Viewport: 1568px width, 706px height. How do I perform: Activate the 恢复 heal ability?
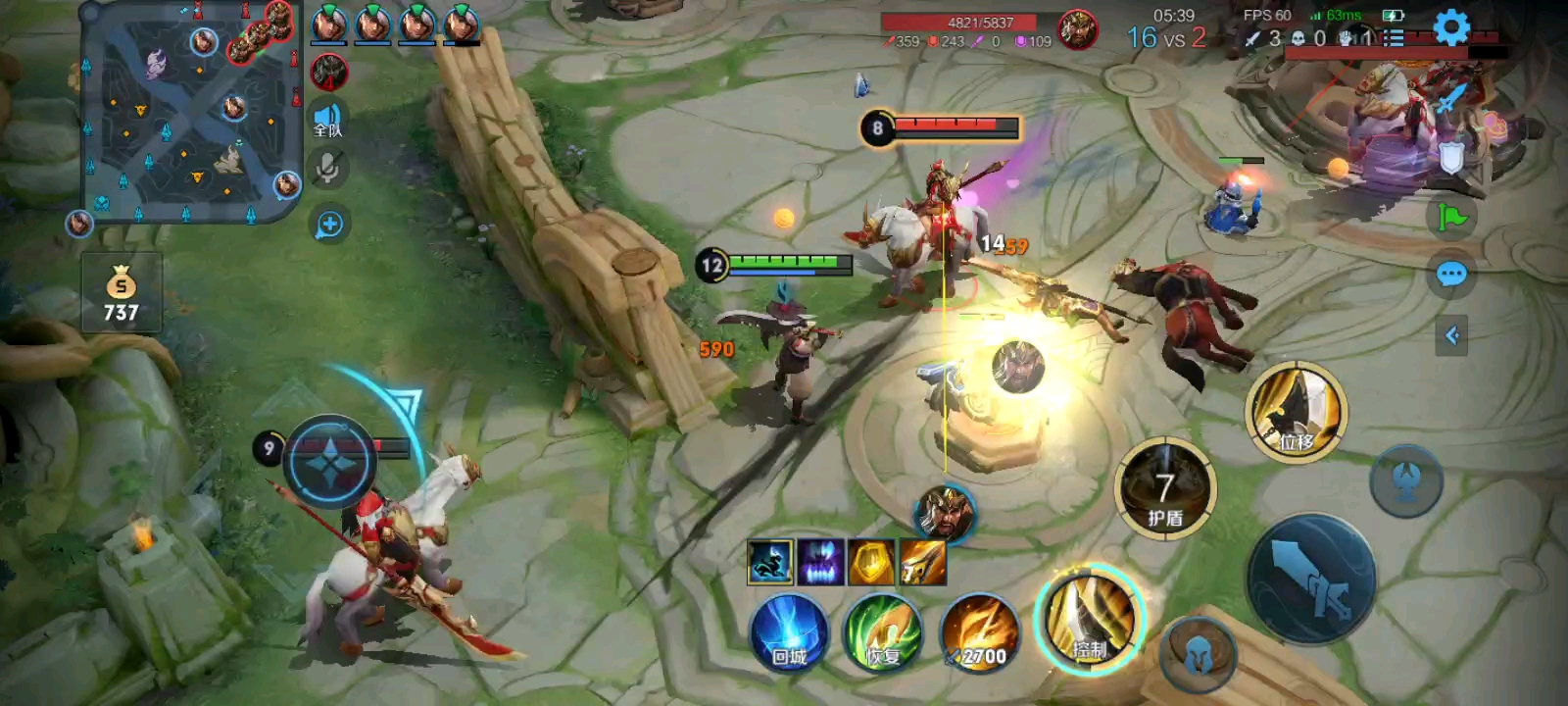click(883, 633)
